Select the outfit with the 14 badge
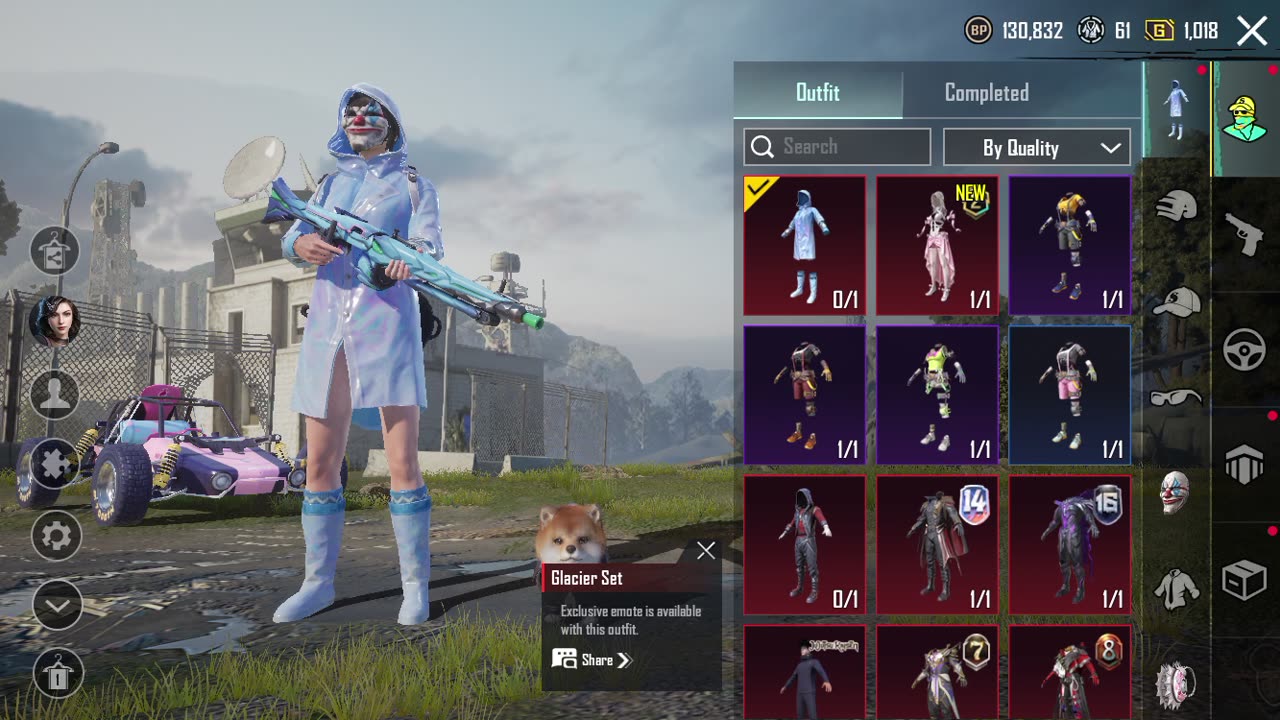This screenshot has height=720, width=1280. [x=937, y=545]
